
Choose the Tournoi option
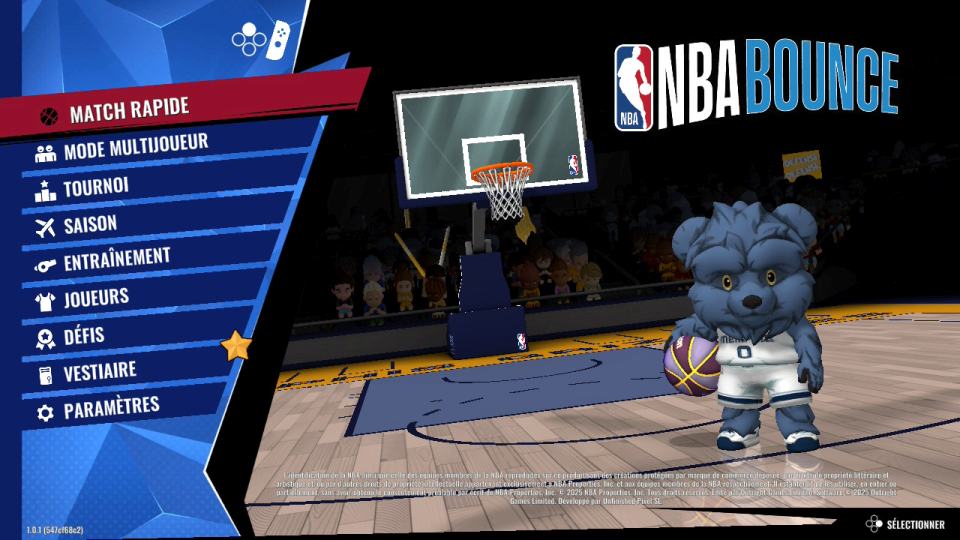tap(96, 187)
